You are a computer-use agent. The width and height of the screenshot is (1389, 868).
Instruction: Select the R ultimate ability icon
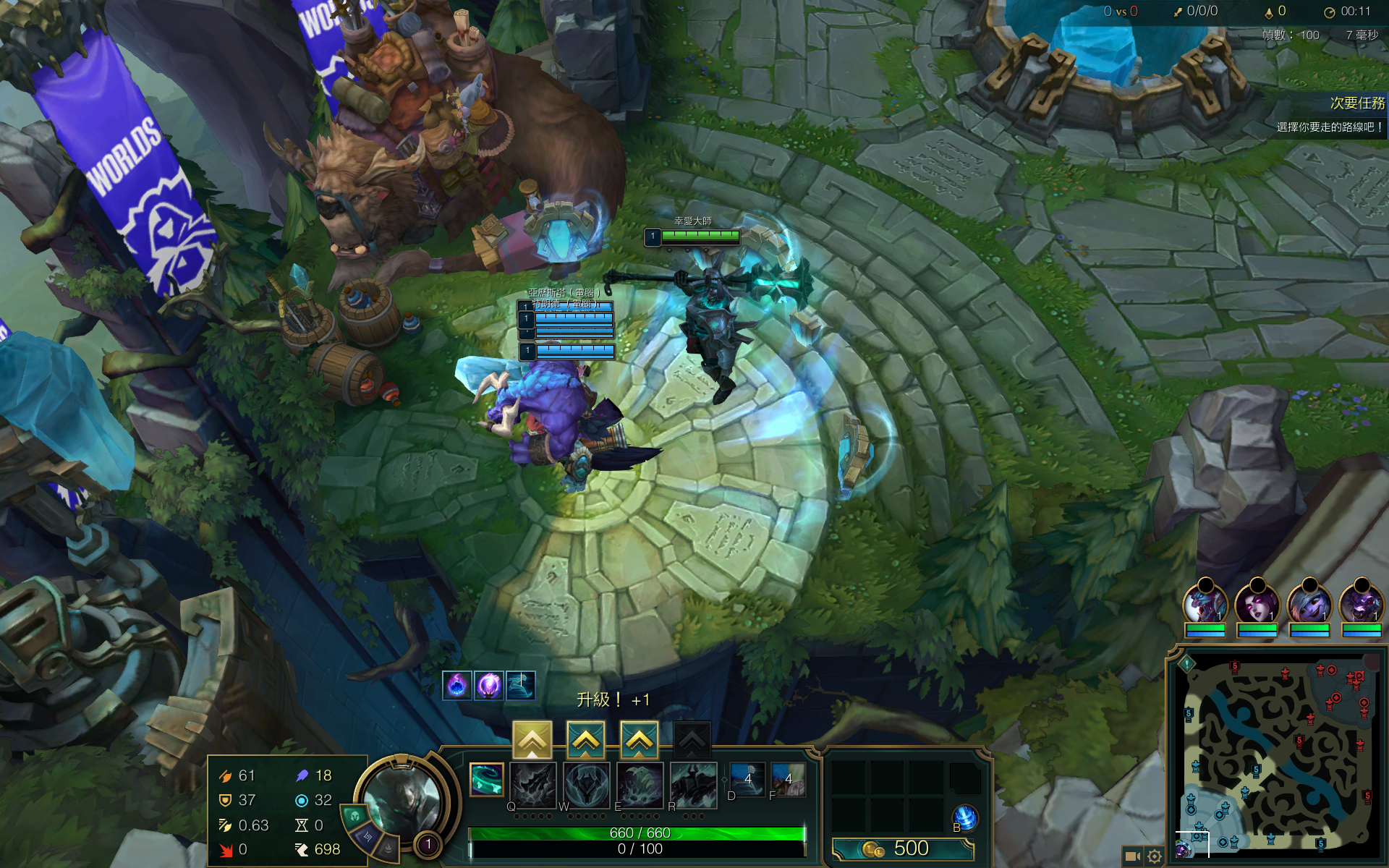tap(693, 784)
